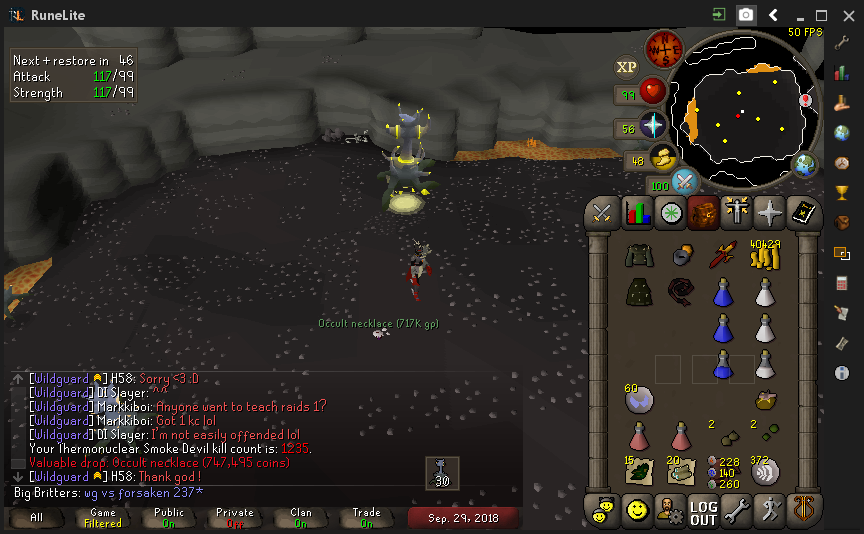Open the Worn Equipment tab

click(x=737, y=212)
